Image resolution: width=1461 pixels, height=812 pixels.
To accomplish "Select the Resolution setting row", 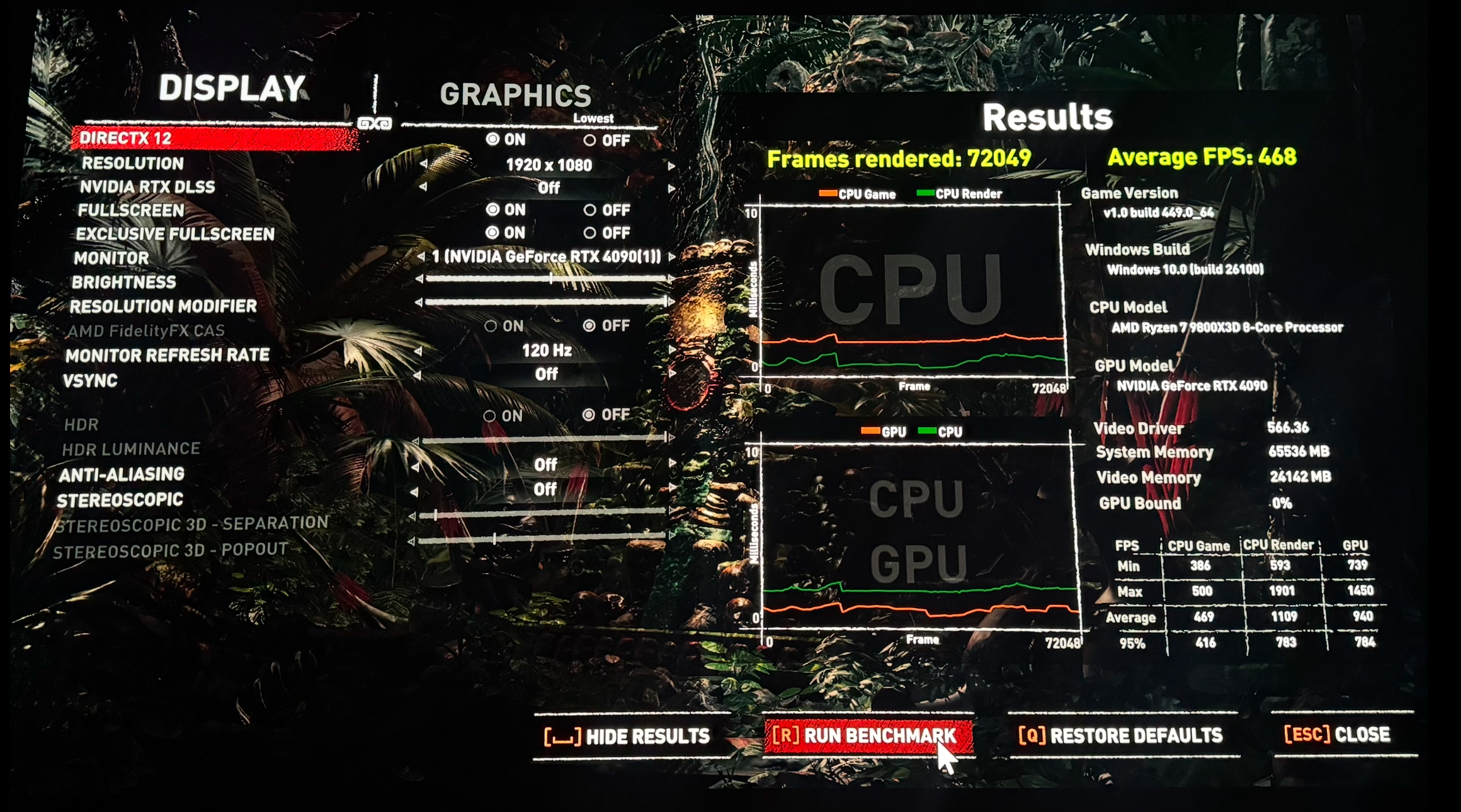I will pyautogui.click(x=133, y=164).
